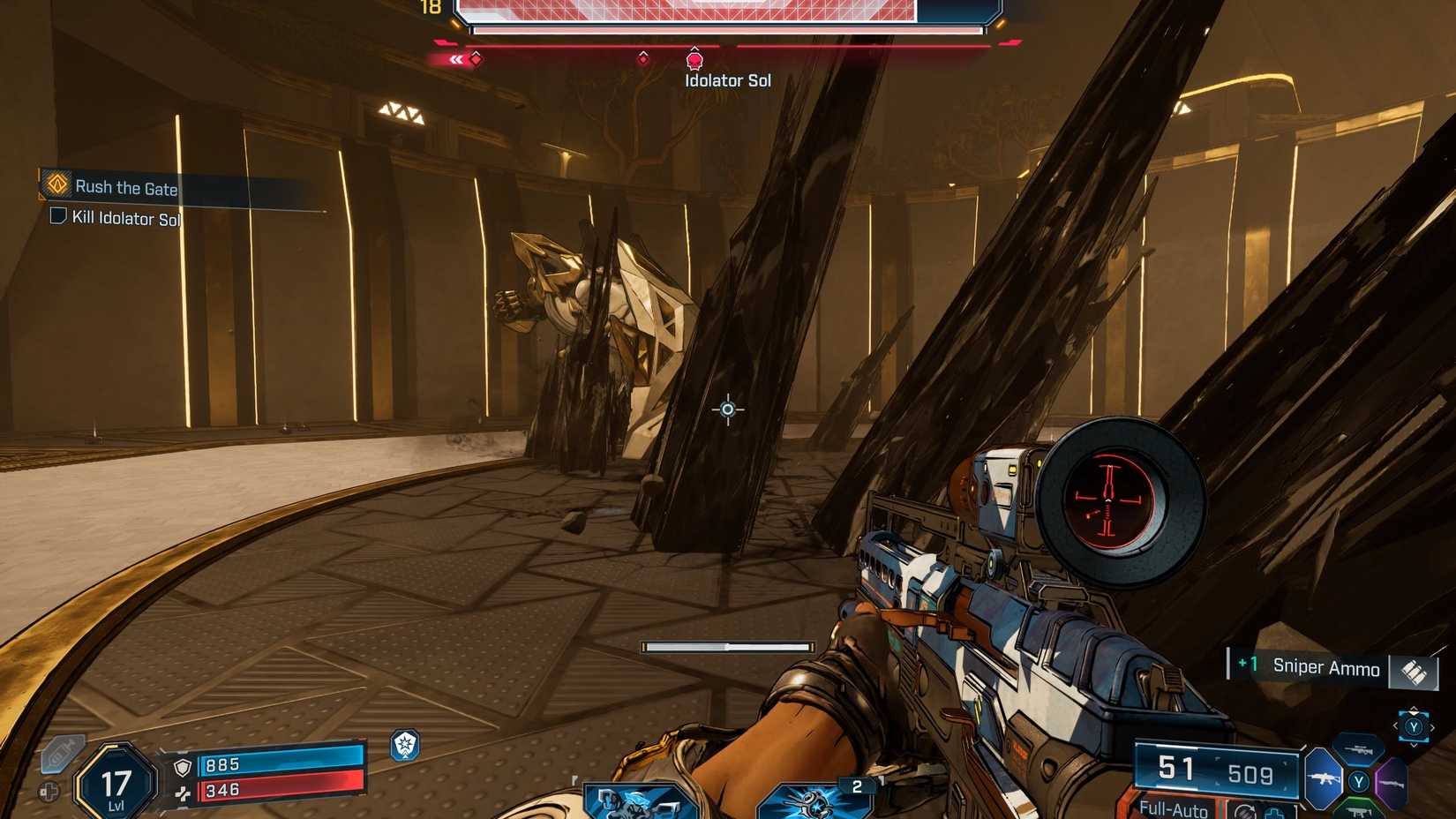This screenshot has width=1456, height=819.
Task: Select the Guardian Rank star badge
Action: point(402,744)
